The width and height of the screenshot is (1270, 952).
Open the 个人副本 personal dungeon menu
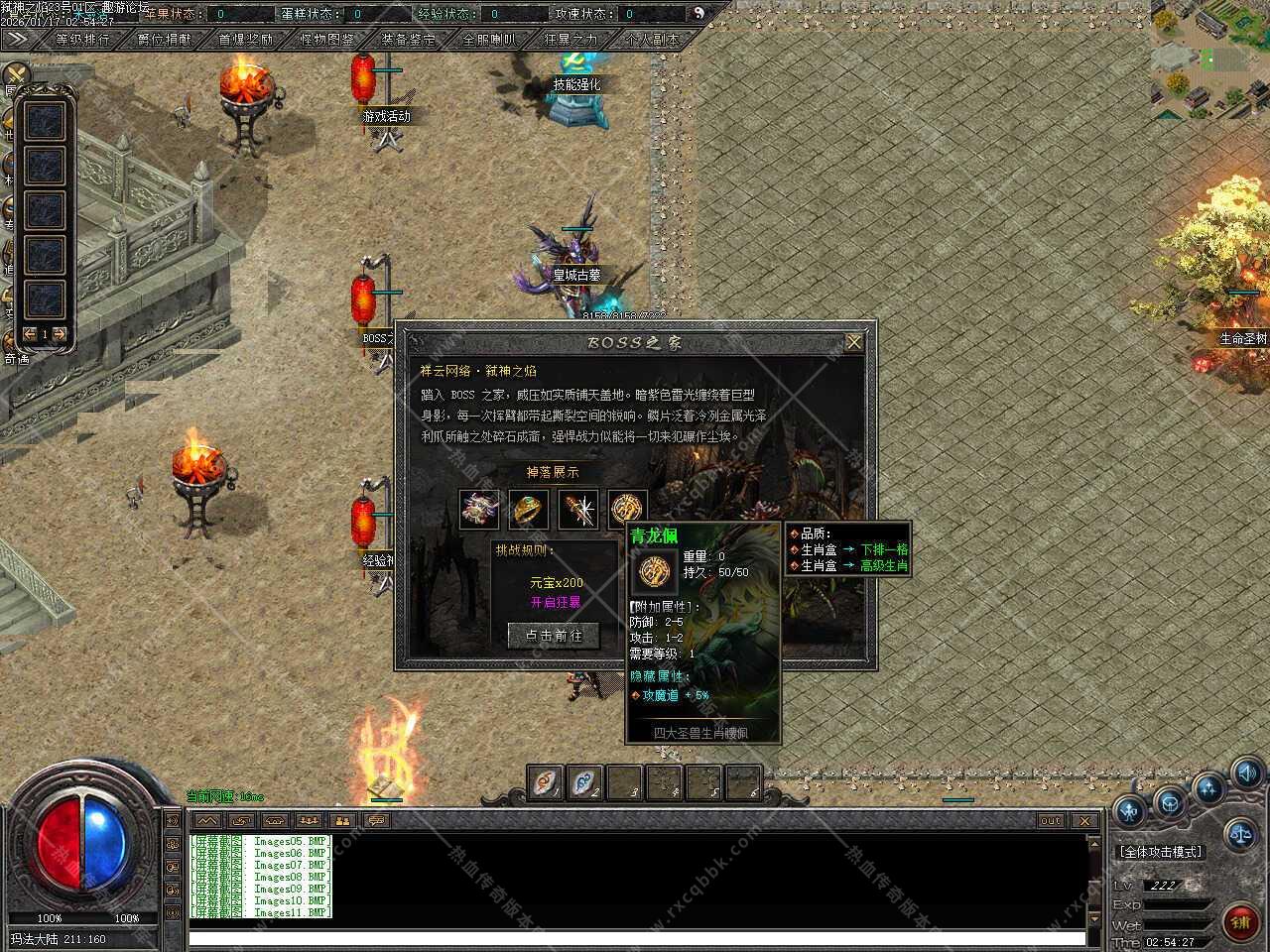click(x=652, y=40)
